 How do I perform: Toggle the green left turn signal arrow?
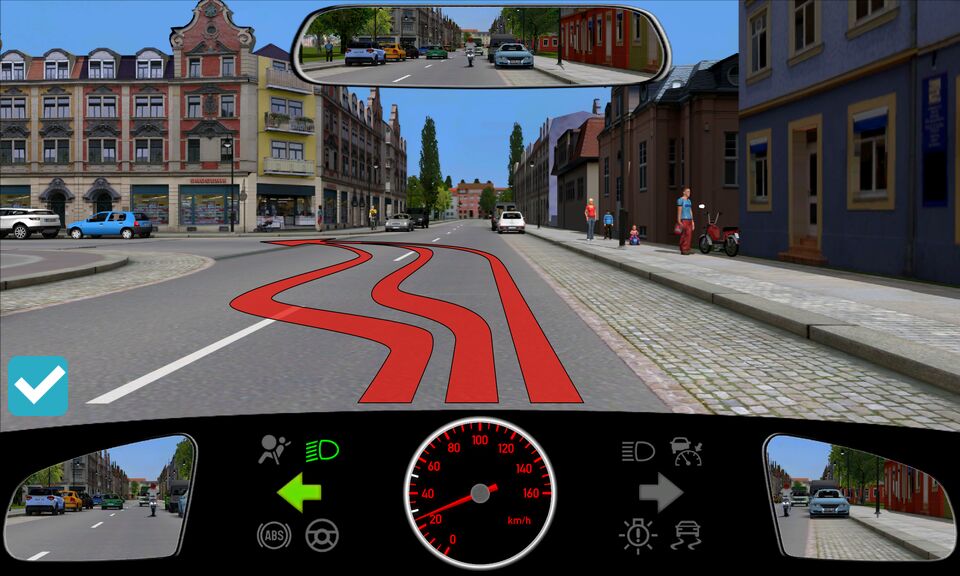[299, 492]
